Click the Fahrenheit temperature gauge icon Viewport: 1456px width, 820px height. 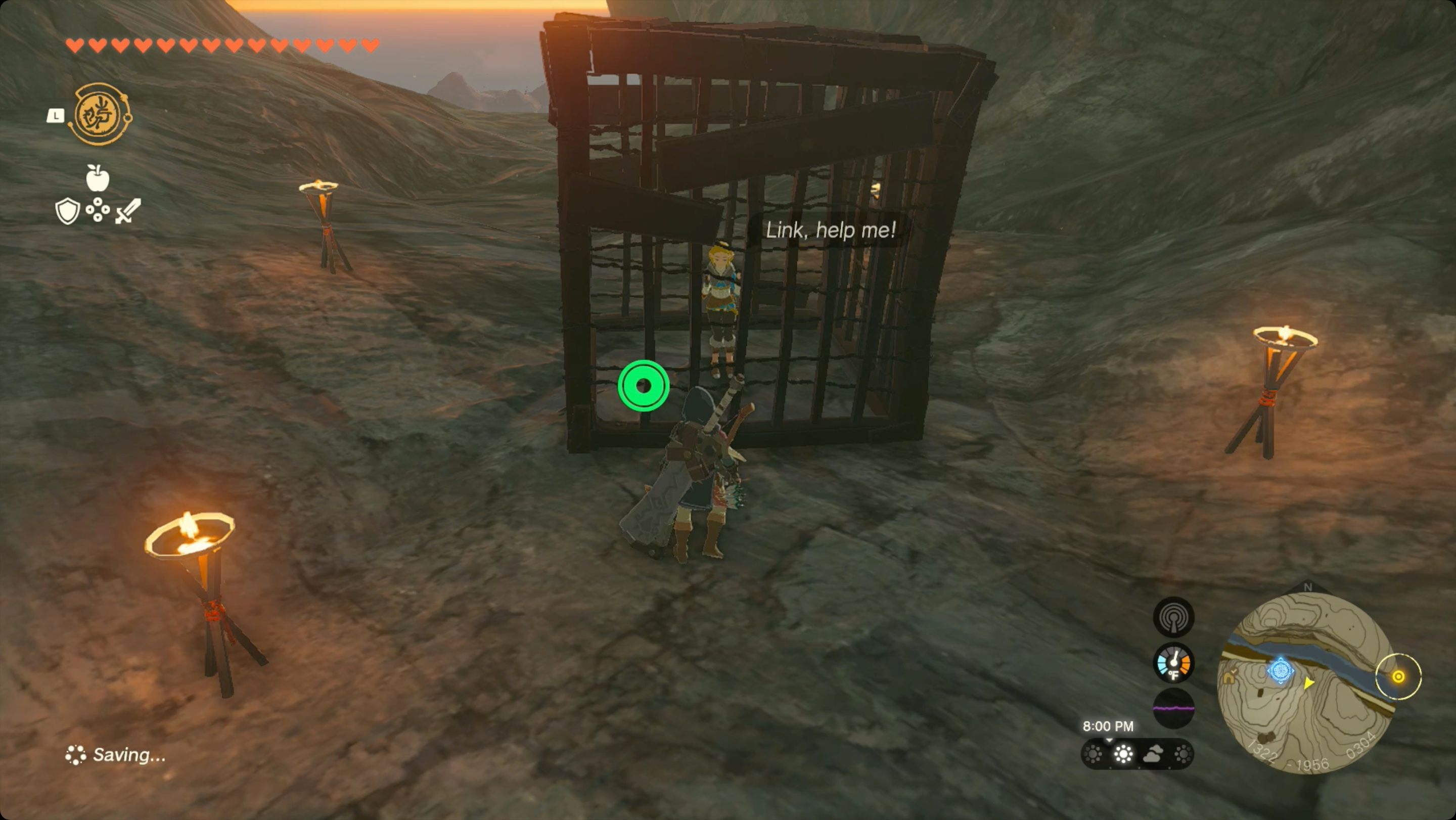[x=1173, y=664]
